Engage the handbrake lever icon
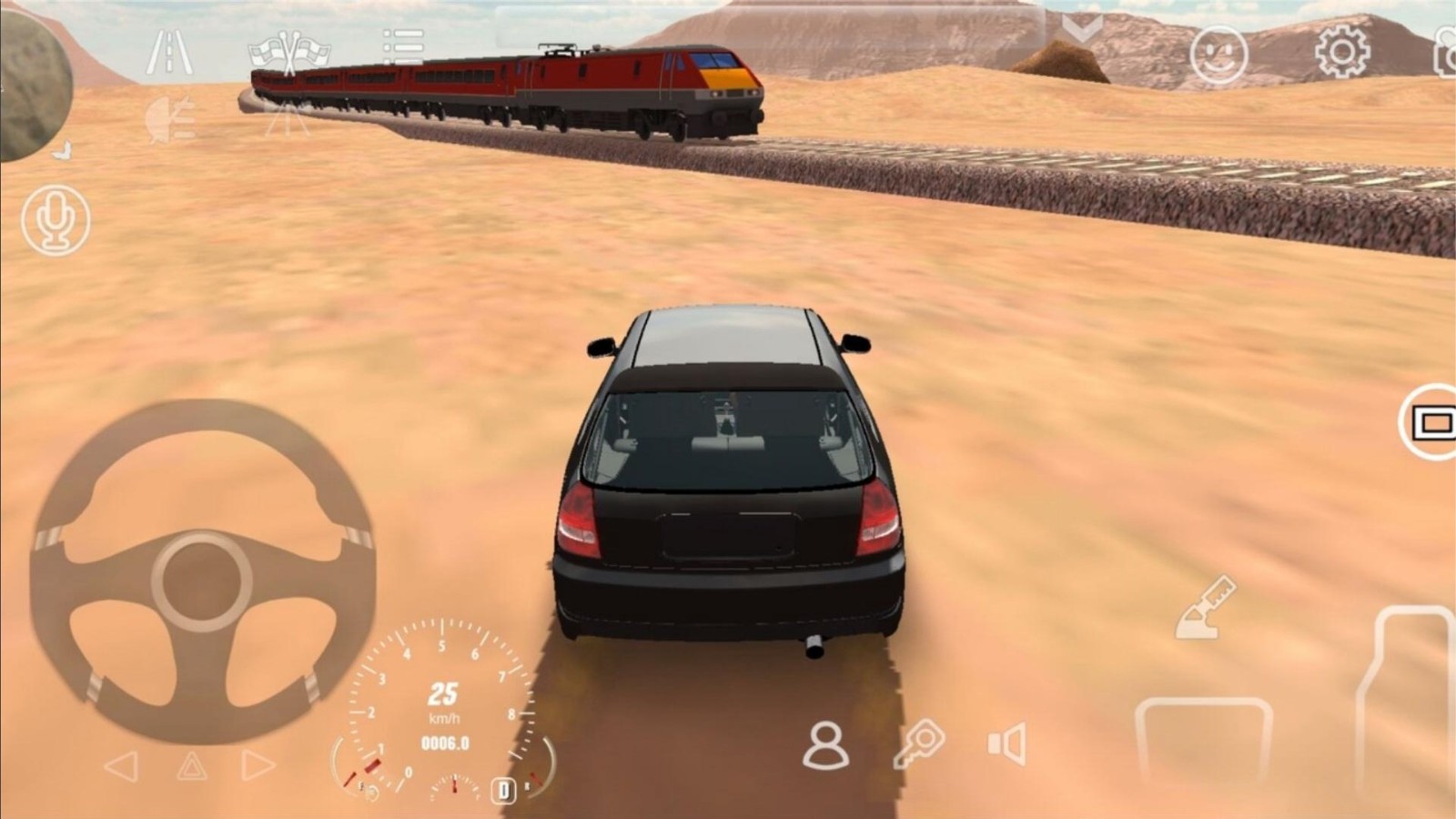1456x819 pixels. pos(1206,607)
